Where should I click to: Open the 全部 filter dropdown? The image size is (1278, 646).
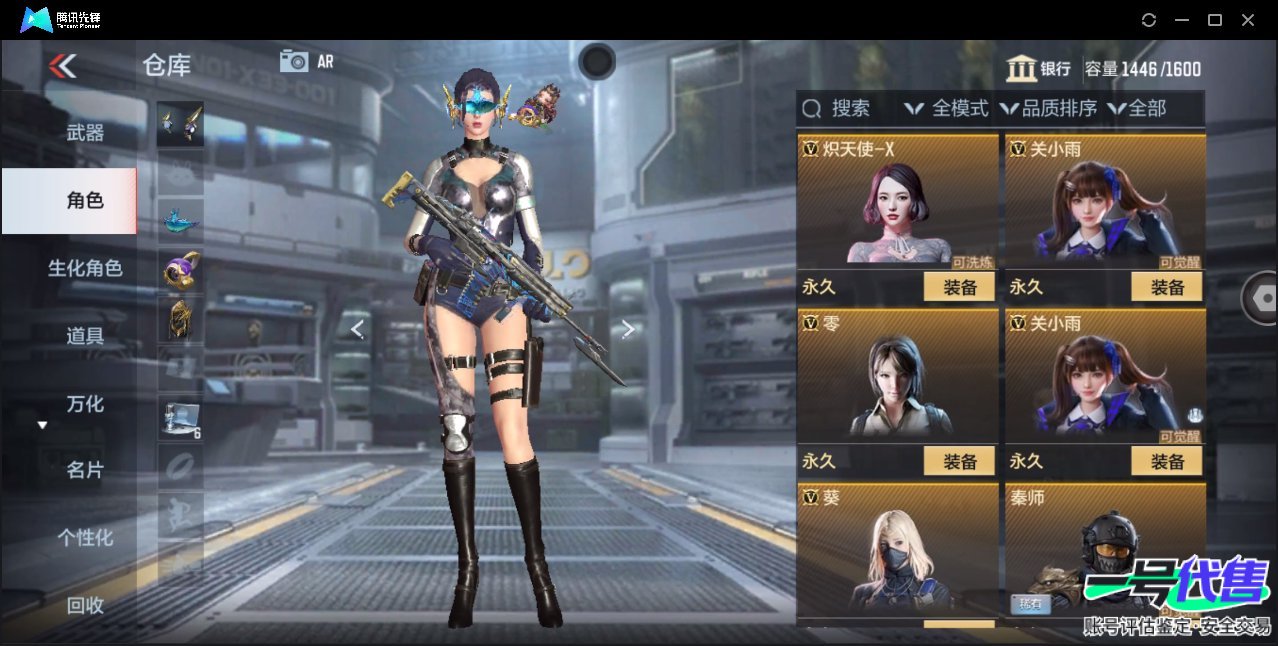(1137, 108)
